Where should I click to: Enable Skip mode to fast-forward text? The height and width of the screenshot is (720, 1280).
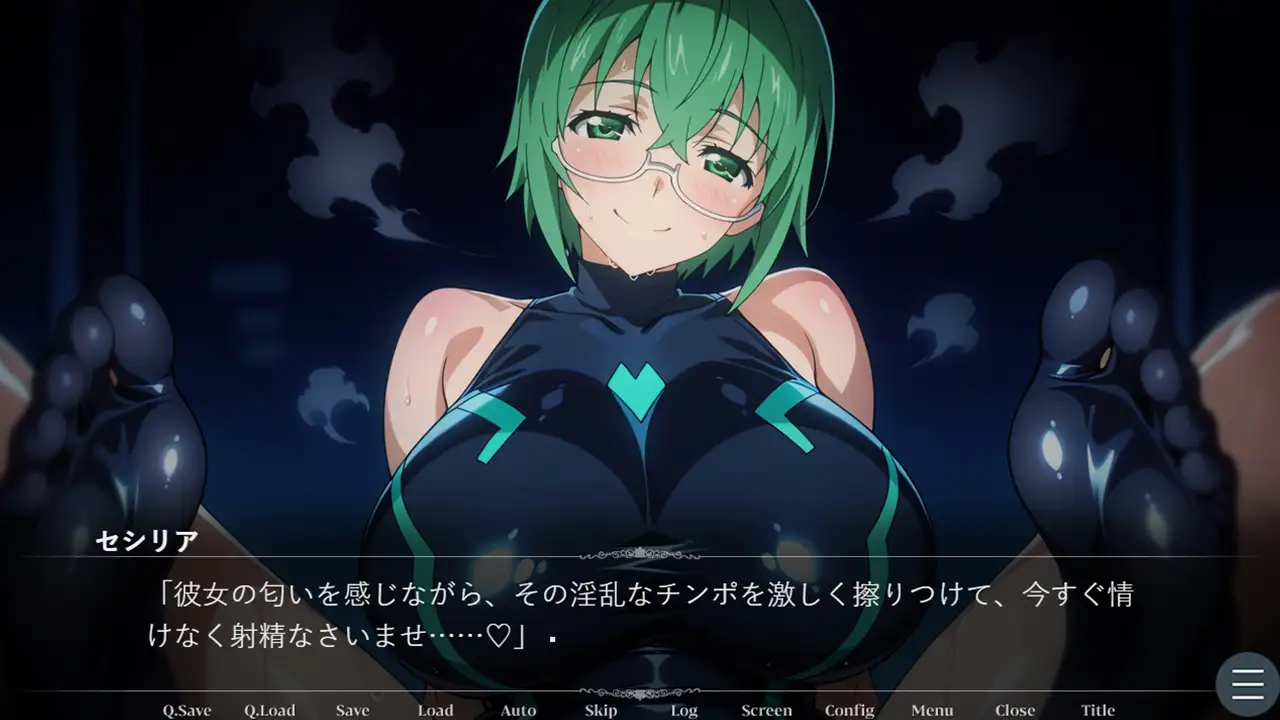(x=601, y=710)
